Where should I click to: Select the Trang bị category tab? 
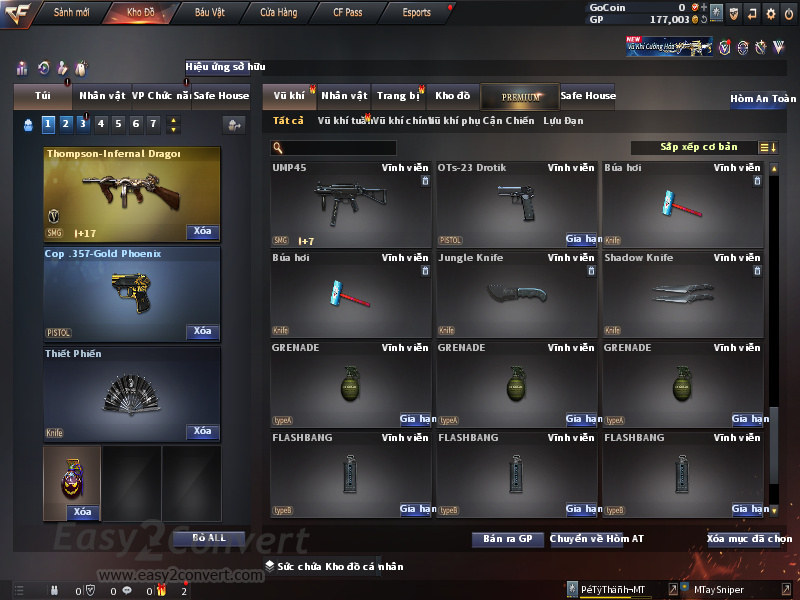pos(398,96)
